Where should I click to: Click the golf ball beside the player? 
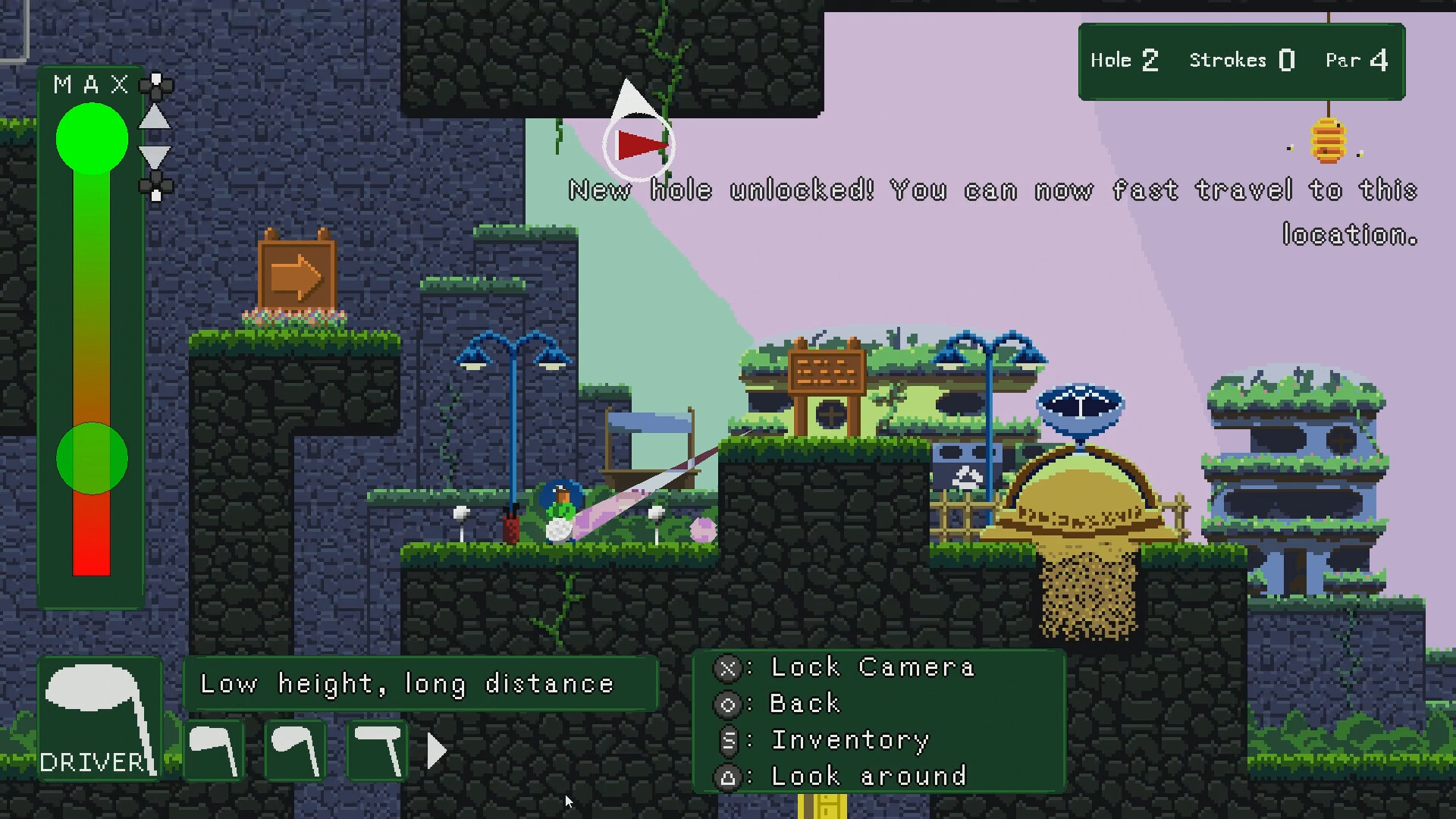557,529
